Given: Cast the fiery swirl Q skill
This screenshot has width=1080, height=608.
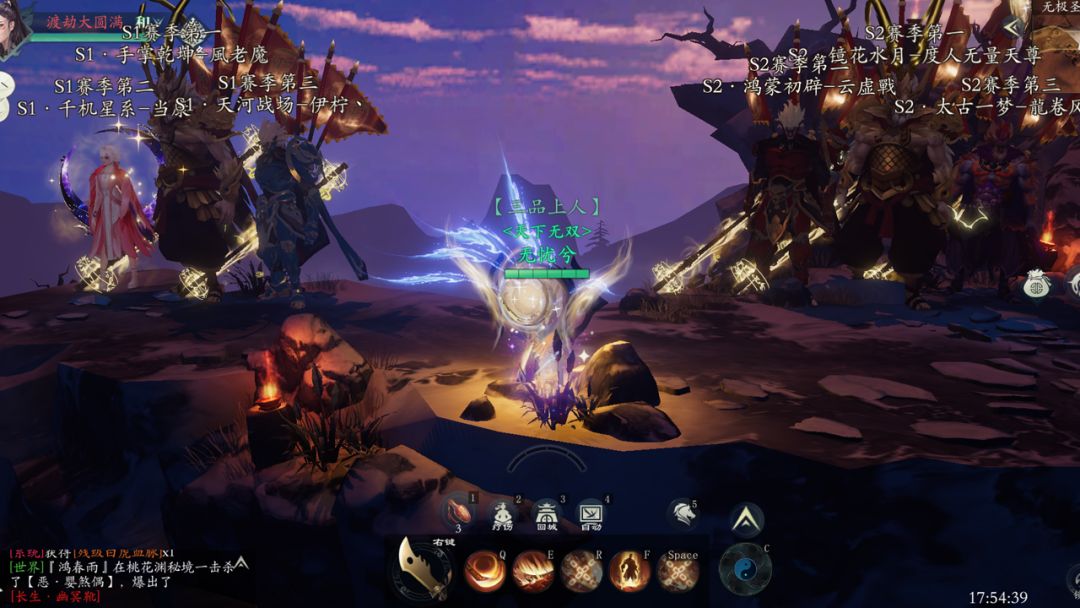Looking at the screenshot, I should 484,571.
